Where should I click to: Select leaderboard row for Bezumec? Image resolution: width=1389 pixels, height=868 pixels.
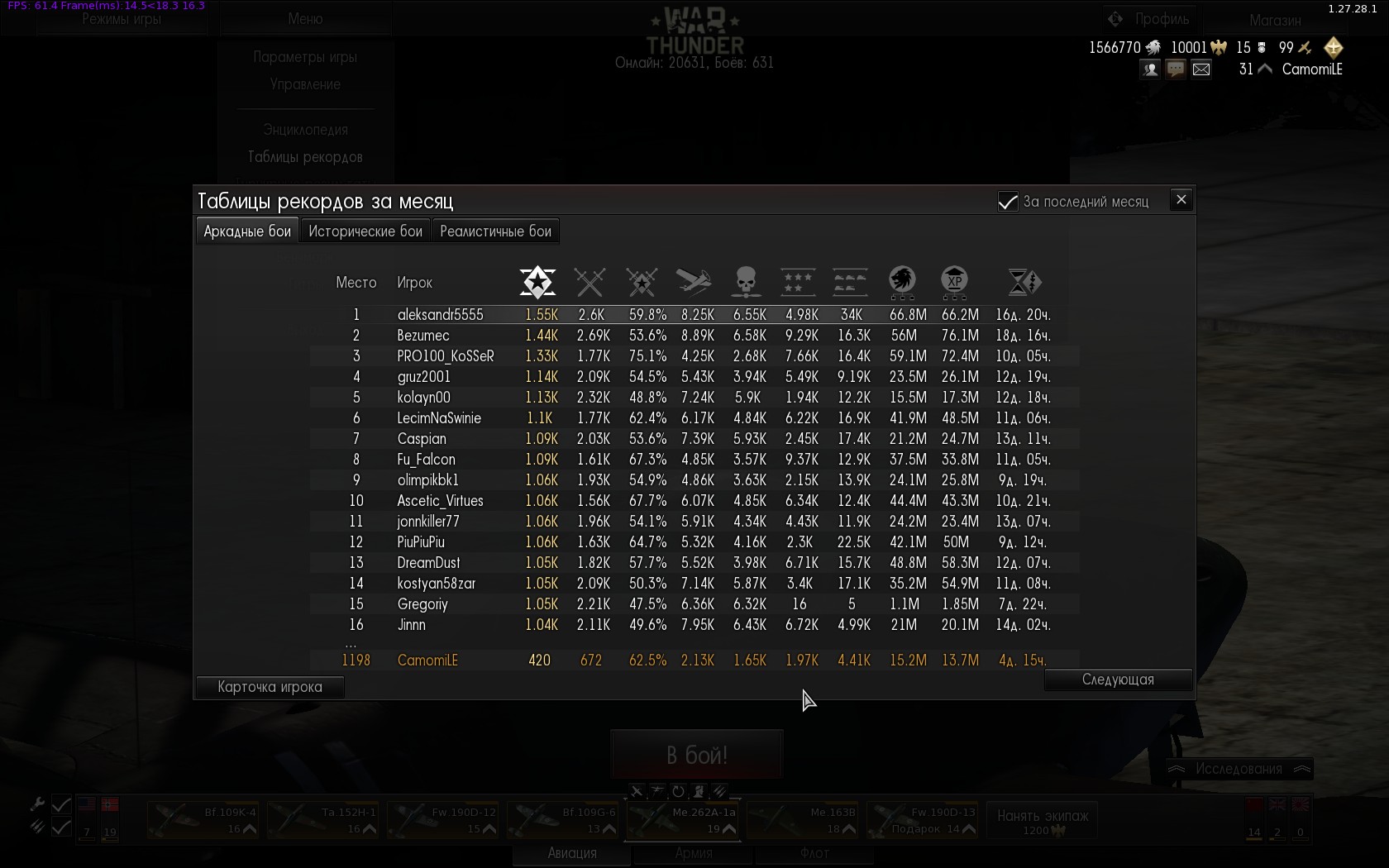[423, 336]
